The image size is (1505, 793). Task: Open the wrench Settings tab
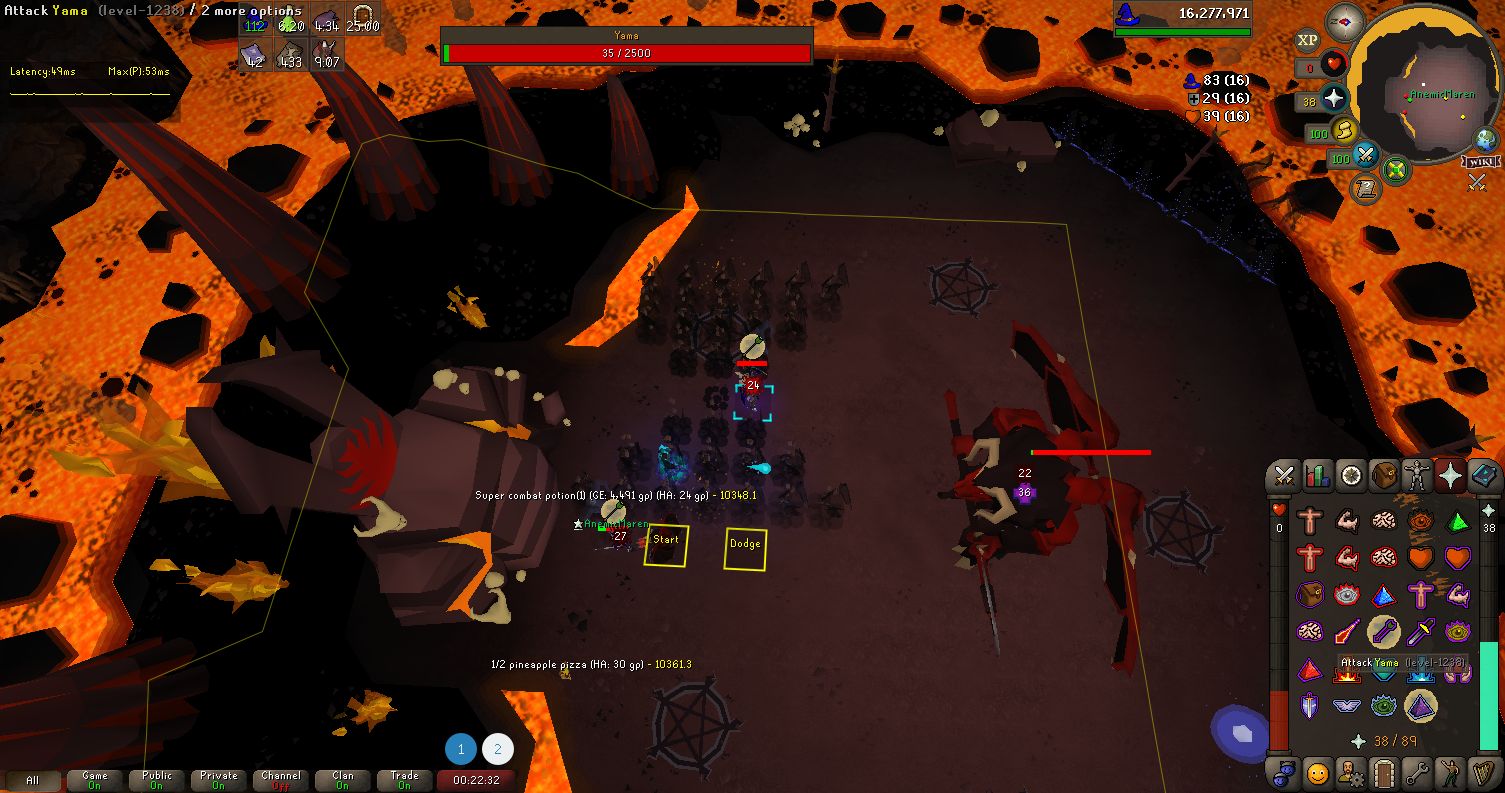pos(1417,773)
